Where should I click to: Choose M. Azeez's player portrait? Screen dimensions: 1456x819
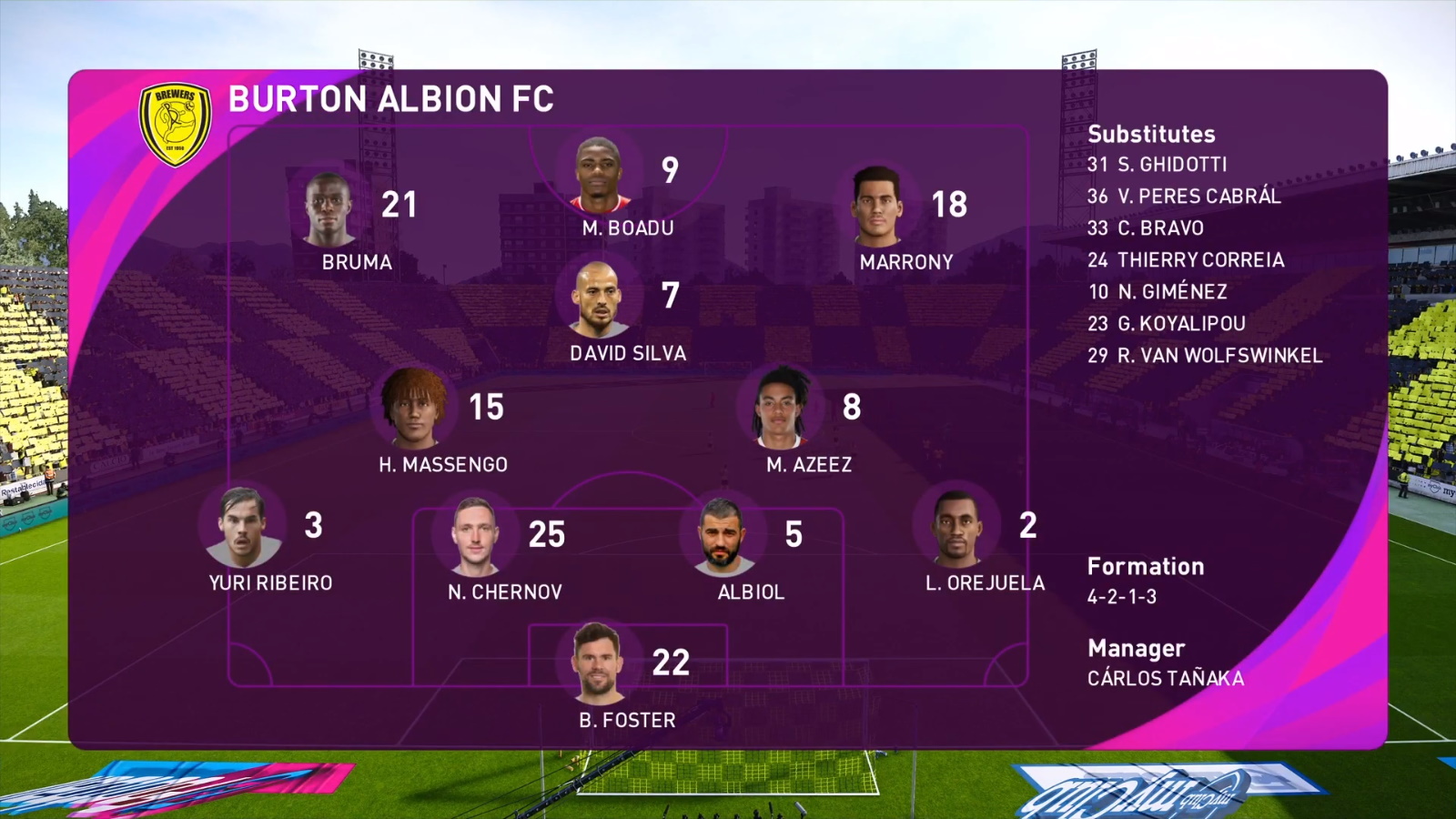click(x=780, y=409)
